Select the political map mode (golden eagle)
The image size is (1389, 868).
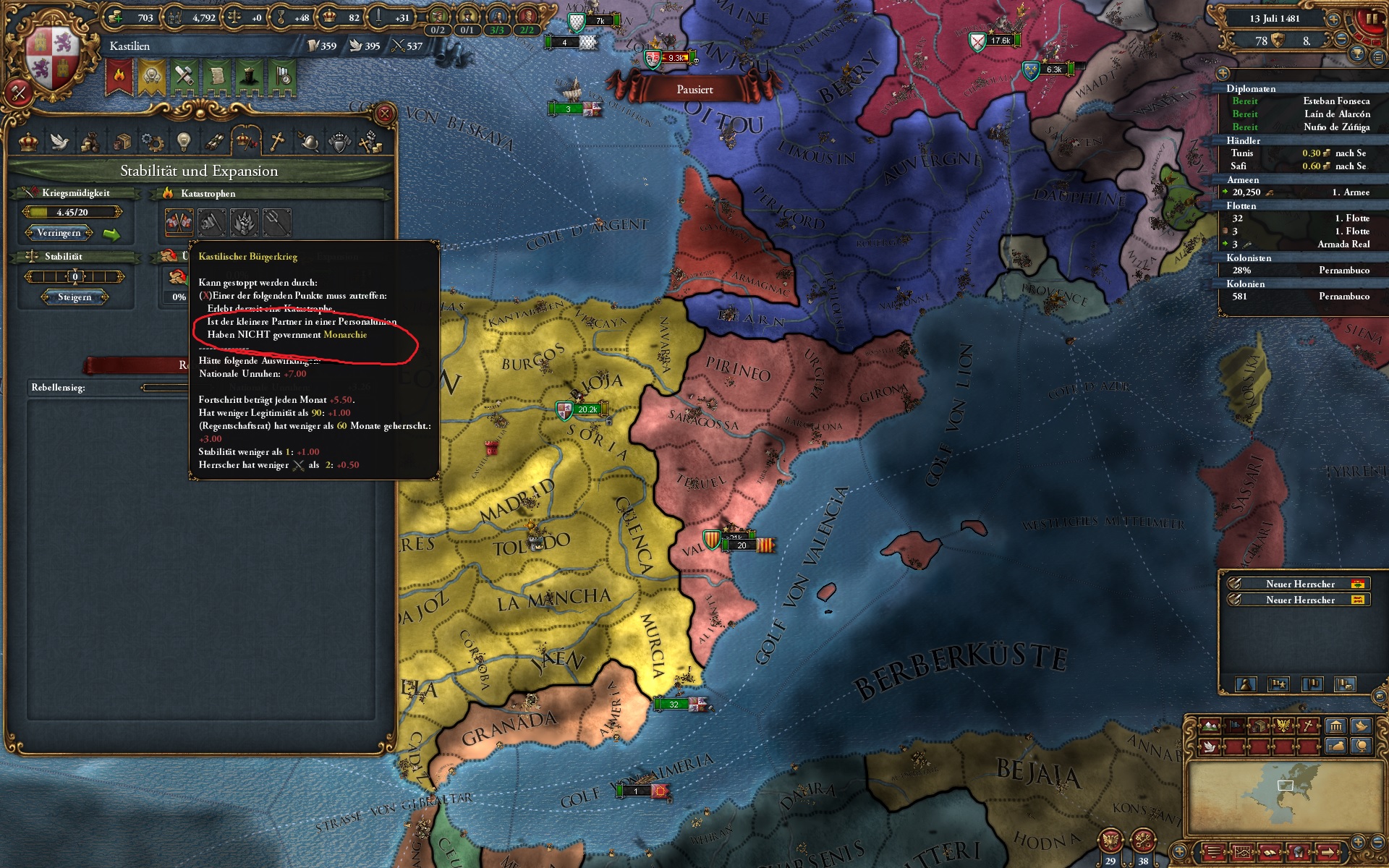pos(1283,726)
